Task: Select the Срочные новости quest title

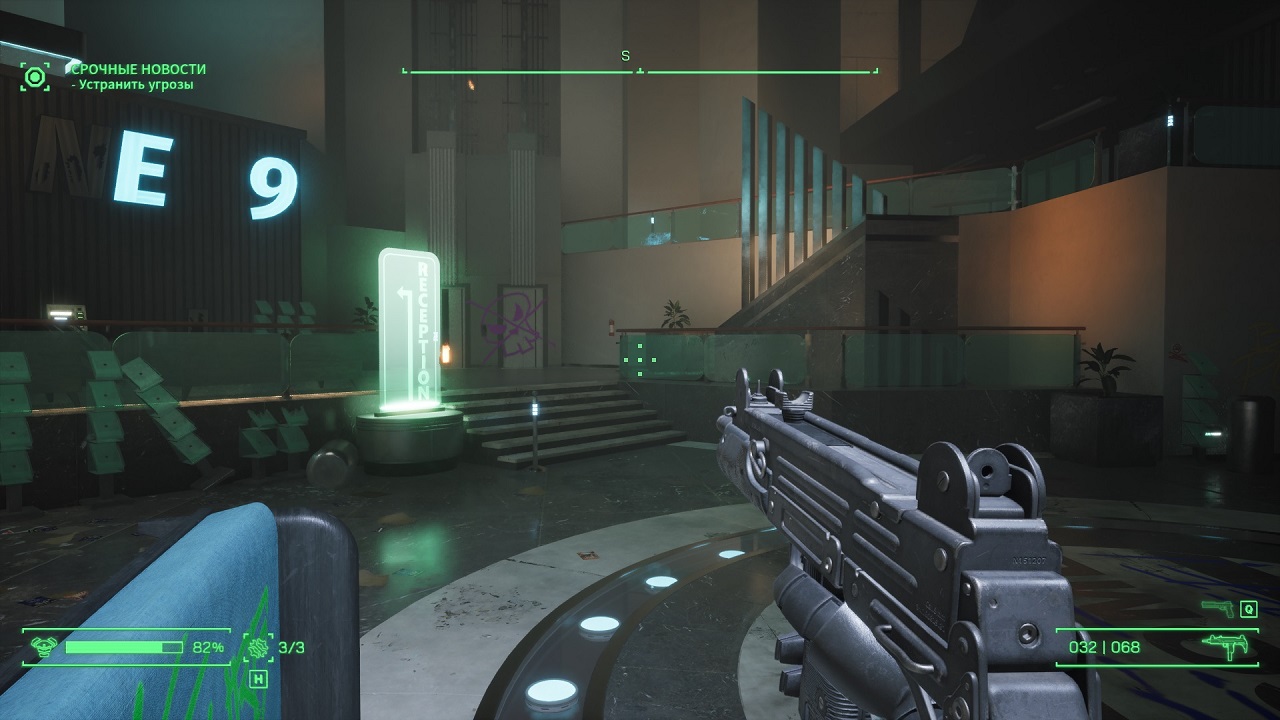Action: [x=138, y=69]
